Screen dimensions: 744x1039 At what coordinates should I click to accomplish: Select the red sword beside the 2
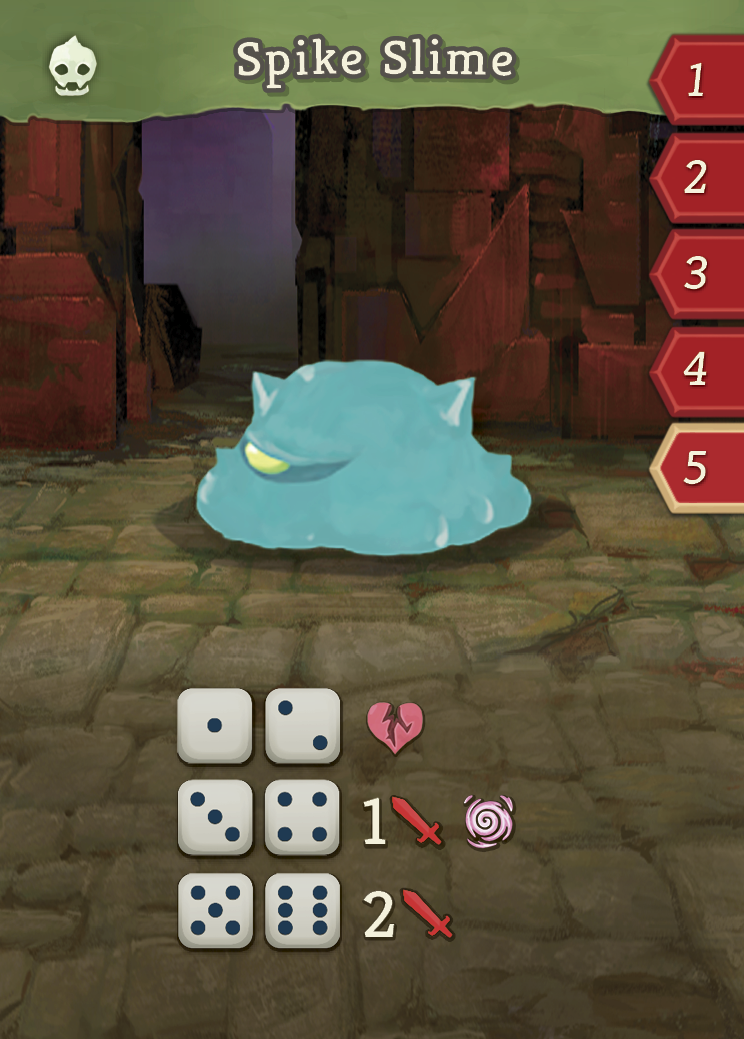point(427,913)
